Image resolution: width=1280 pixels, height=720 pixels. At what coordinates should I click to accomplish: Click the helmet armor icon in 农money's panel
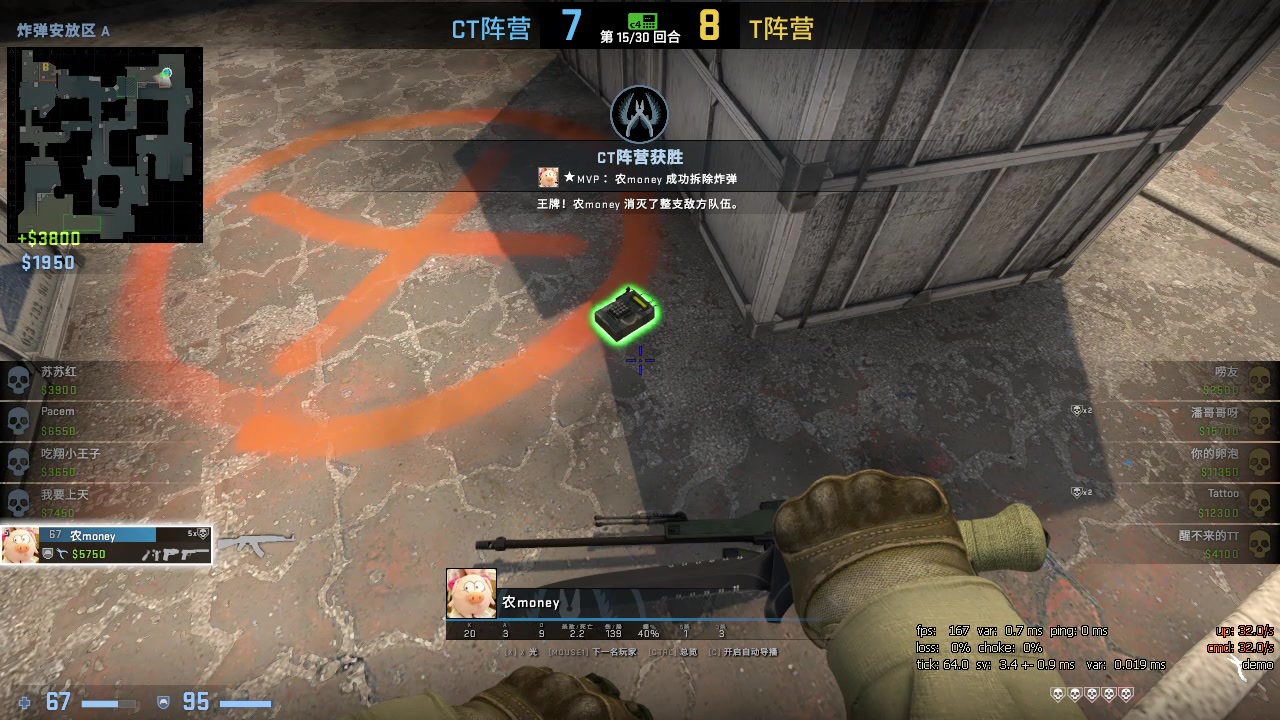click(48, 552)
